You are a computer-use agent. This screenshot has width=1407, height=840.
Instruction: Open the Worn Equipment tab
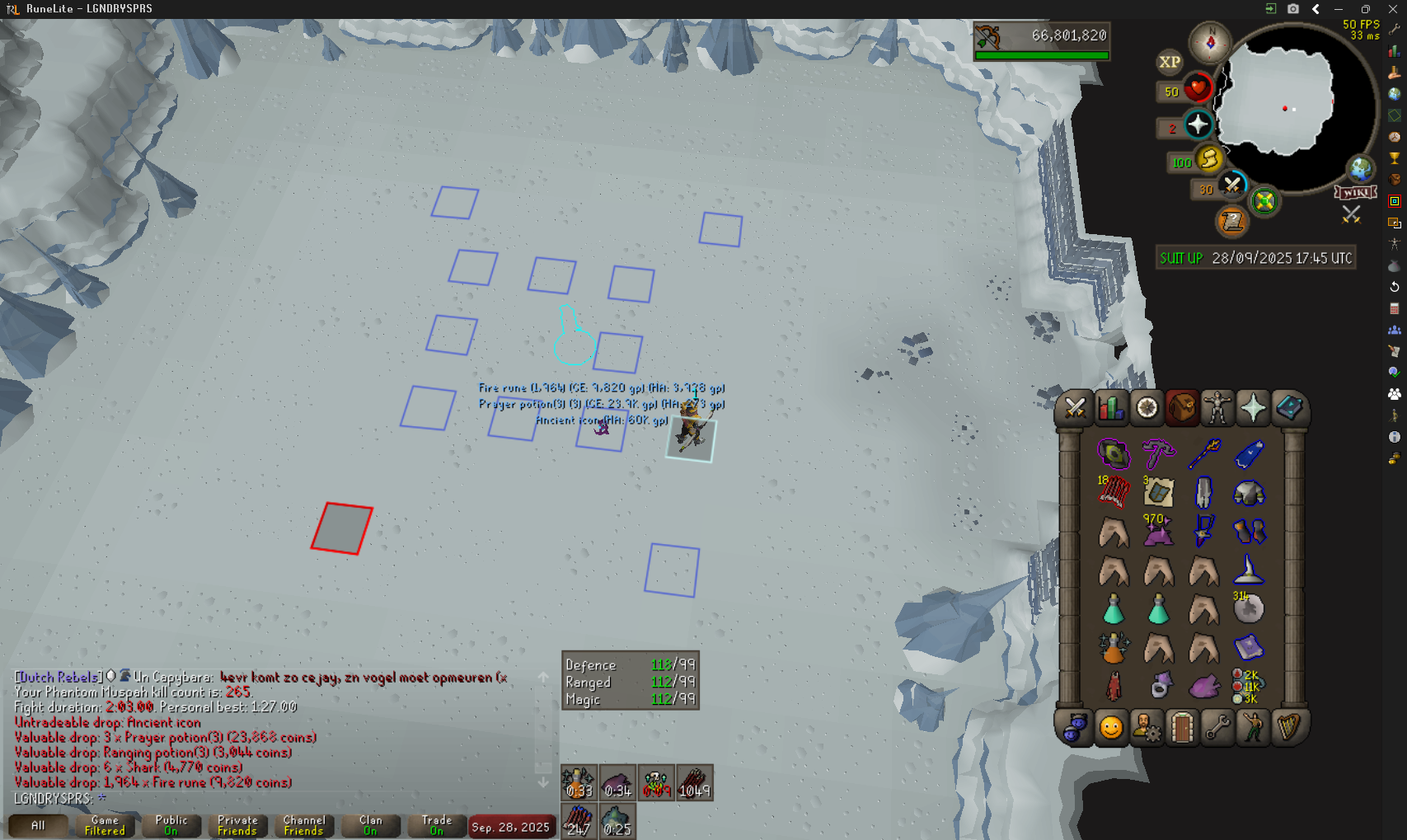(1217, 408)
